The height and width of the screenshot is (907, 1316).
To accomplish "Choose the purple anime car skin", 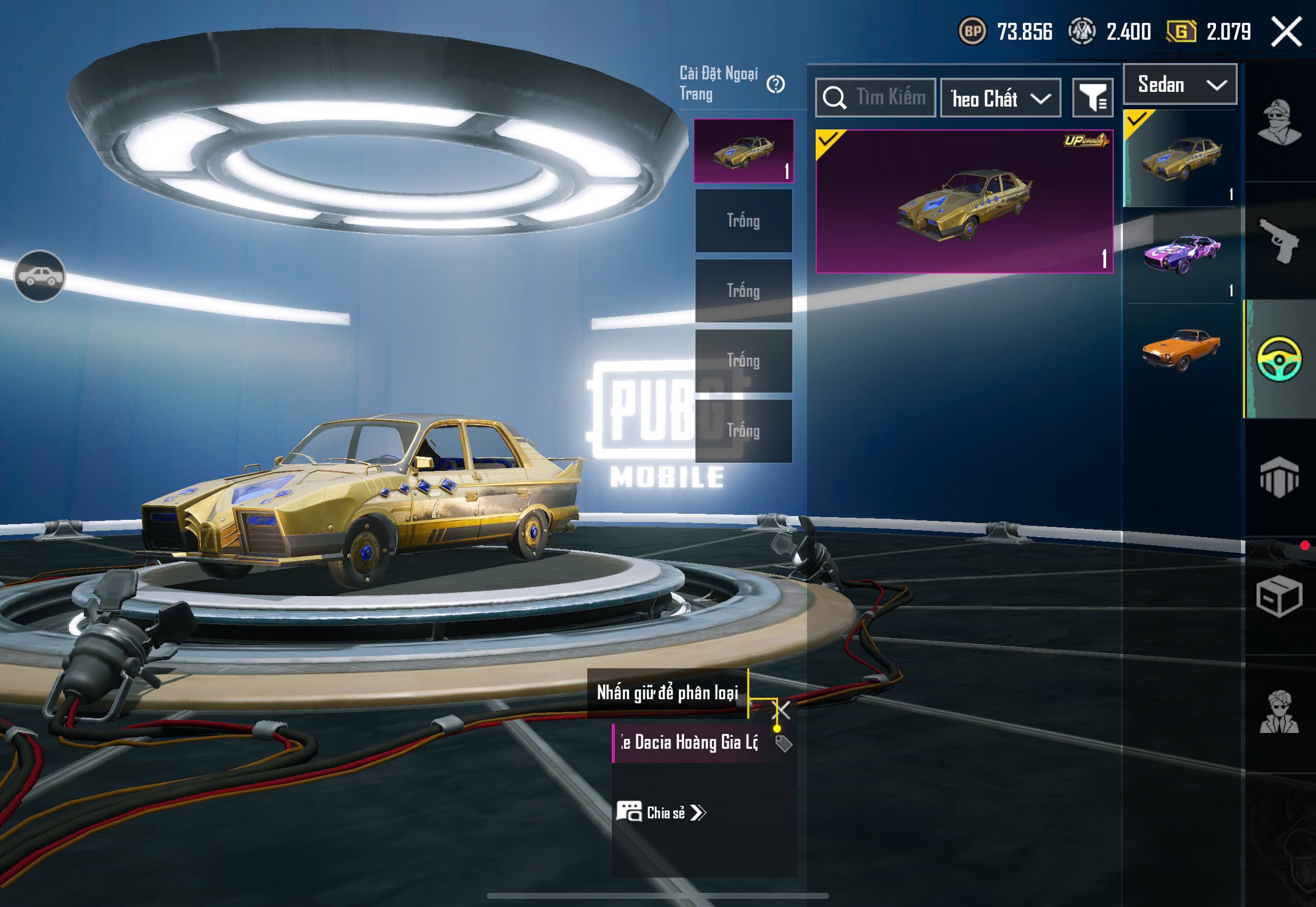I will [x=1181, y=254].
